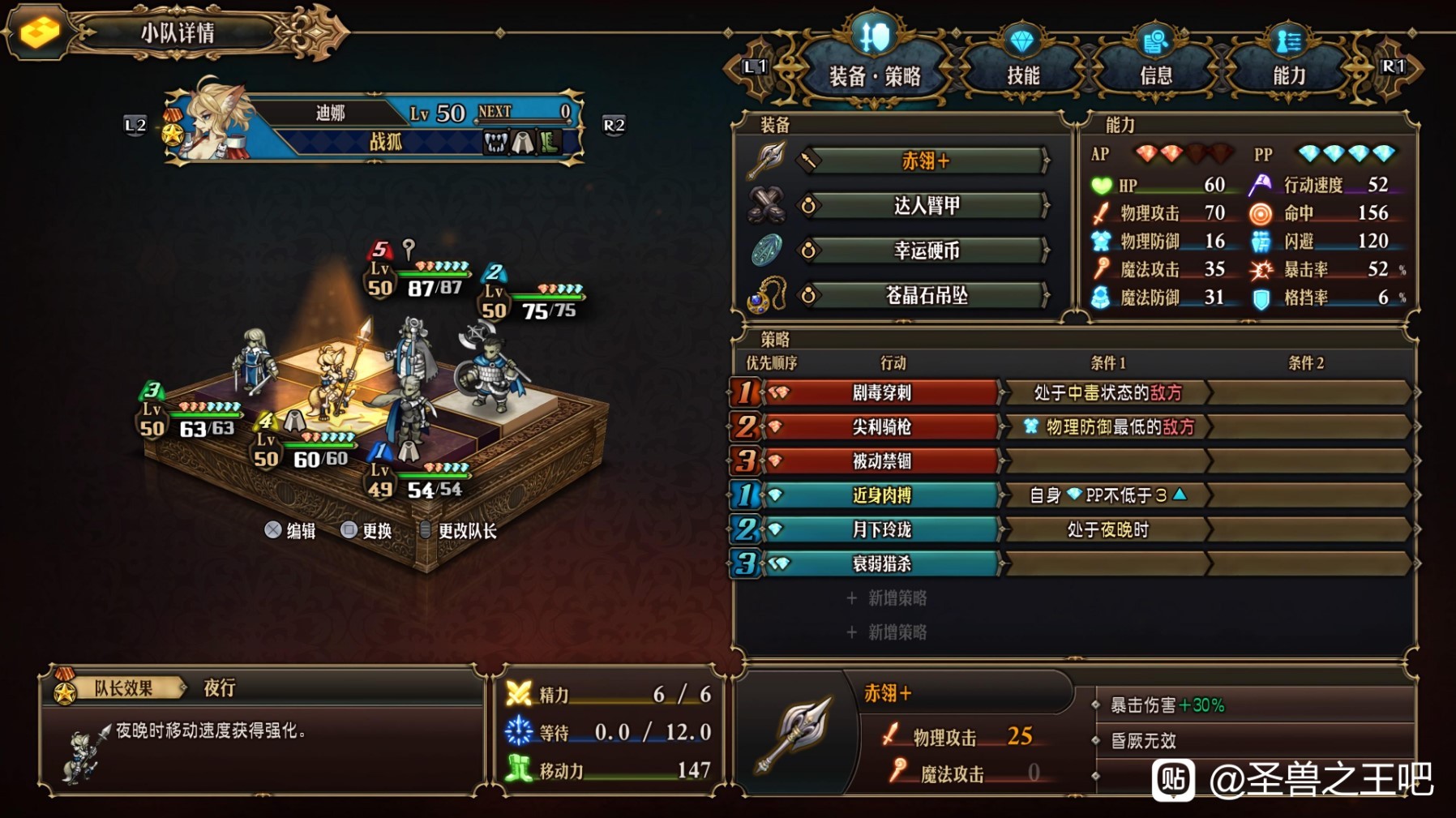
Task: Click the 暴击率 burst icon
Action: coord(1261,269)
